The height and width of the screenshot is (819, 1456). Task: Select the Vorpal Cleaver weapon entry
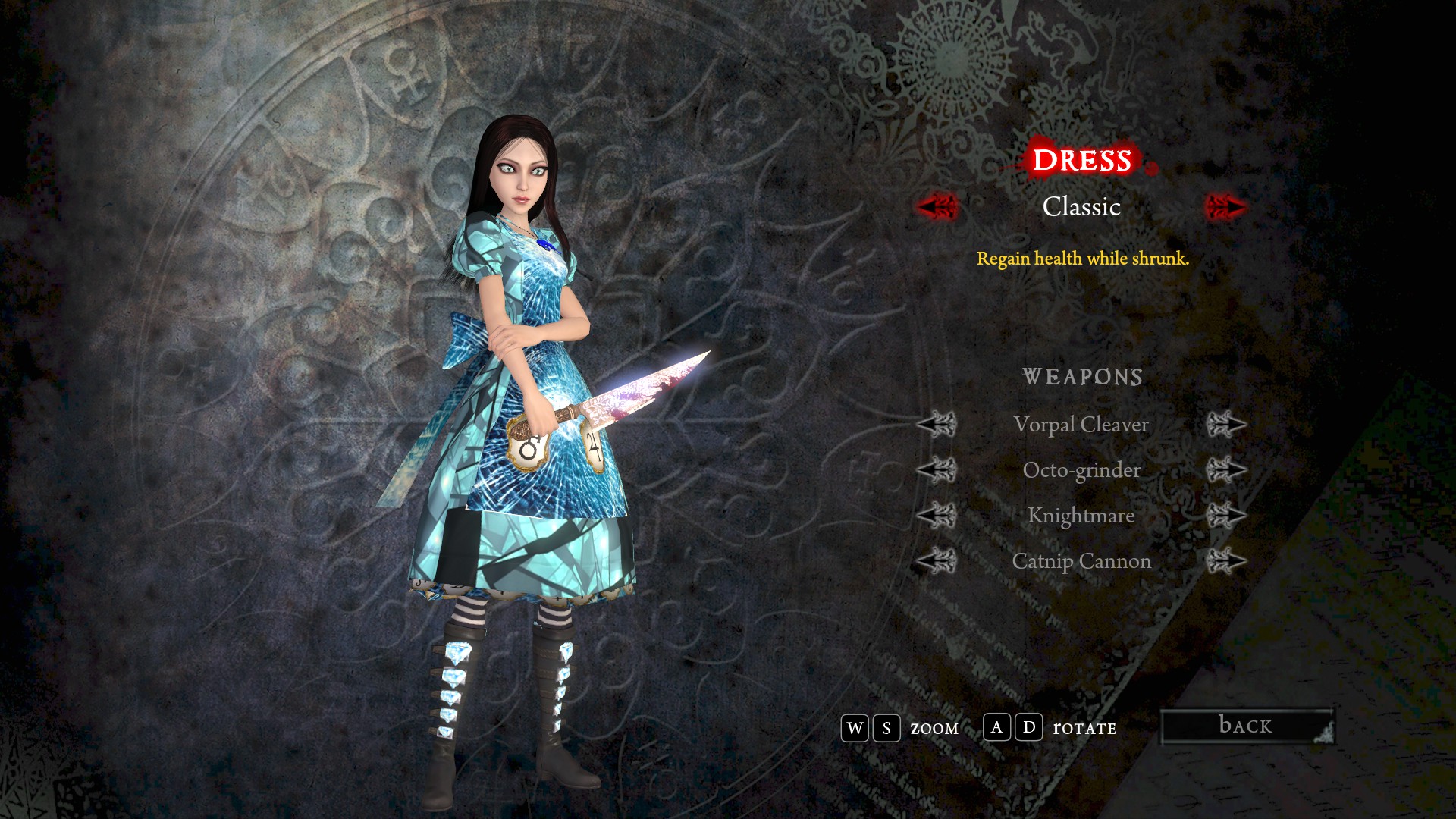point(1081,425)
